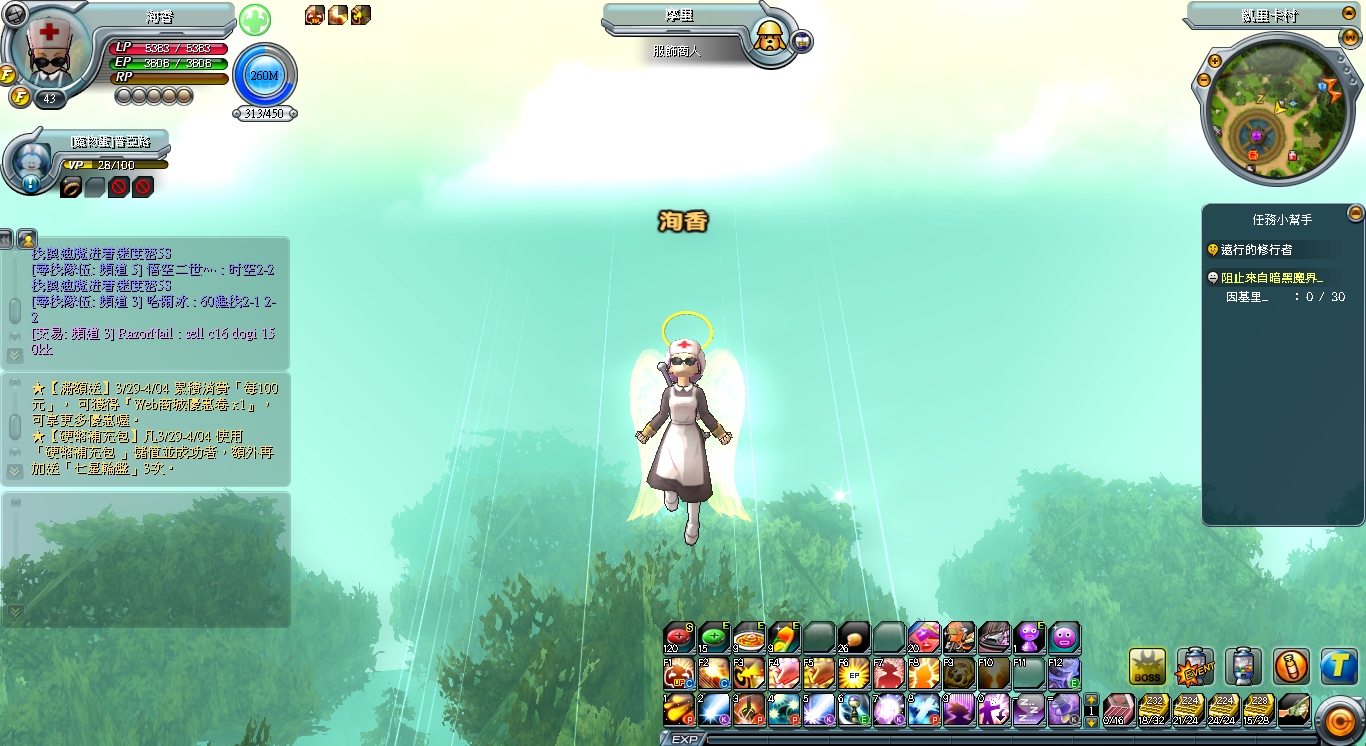Zoom out the minimap with minus button
1366x746 pixels.
point(1203,80)
